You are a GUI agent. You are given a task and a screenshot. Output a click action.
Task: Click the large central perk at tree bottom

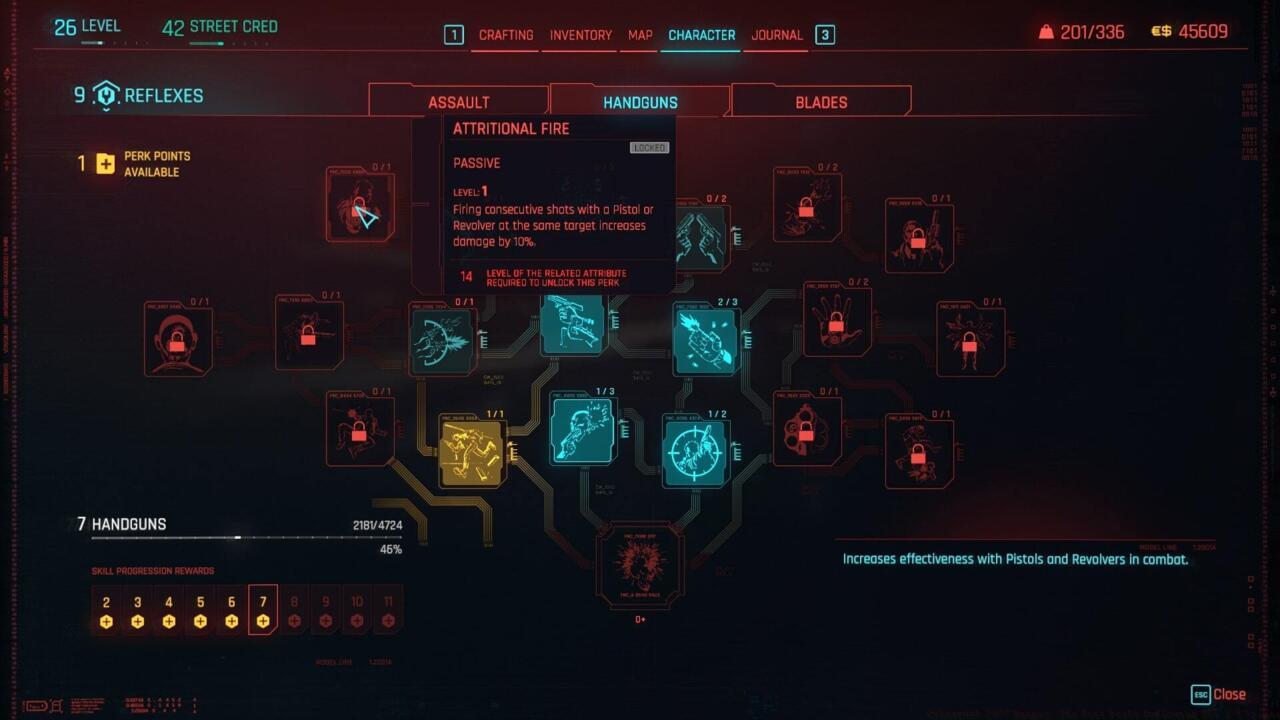pyautogui.click(x=641, y=565)
